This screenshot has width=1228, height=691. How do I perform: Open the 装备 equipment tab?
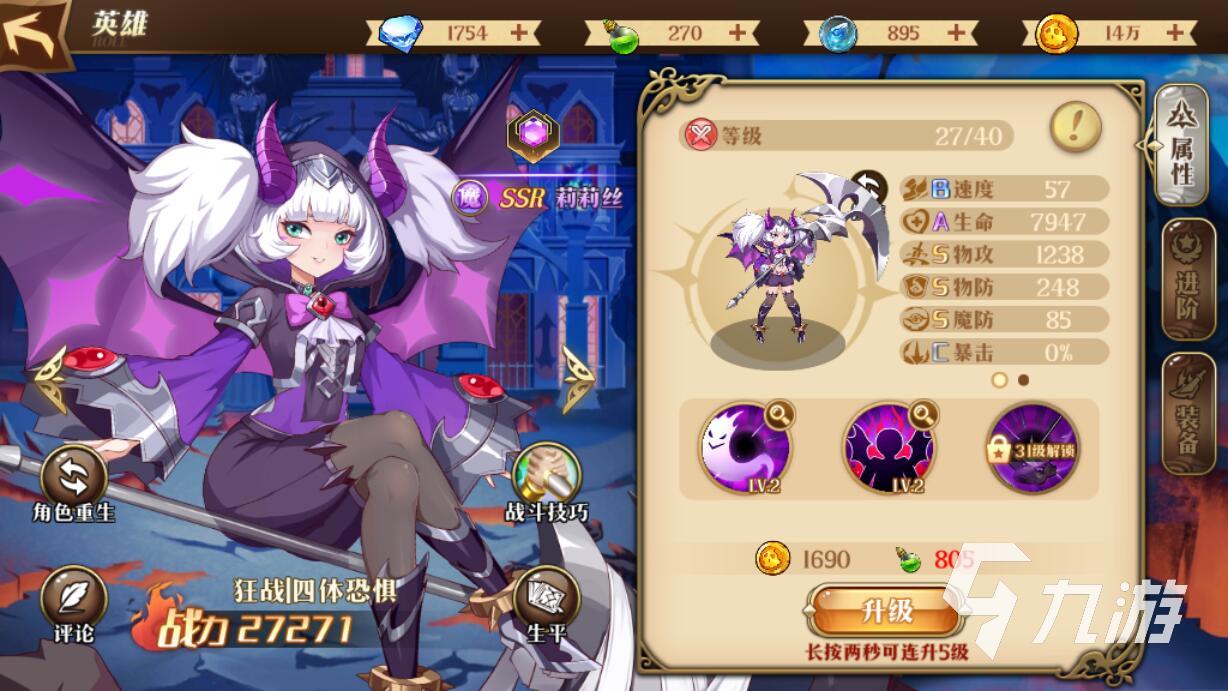tap(1186, 414)
